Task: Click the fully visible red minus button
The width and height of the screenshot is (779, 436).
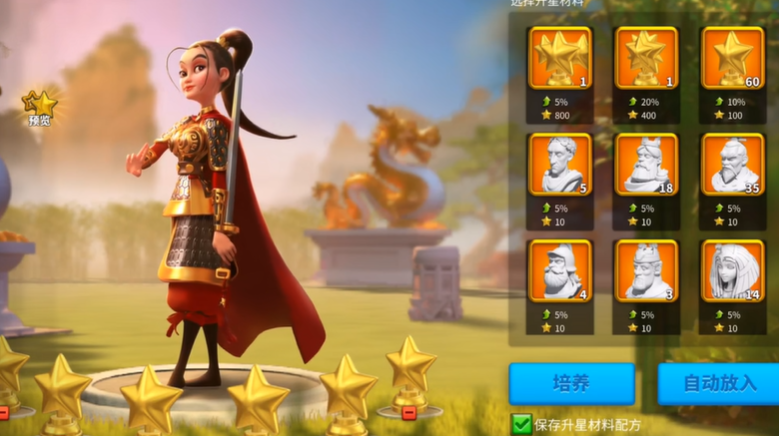Action: pos(408,412)
